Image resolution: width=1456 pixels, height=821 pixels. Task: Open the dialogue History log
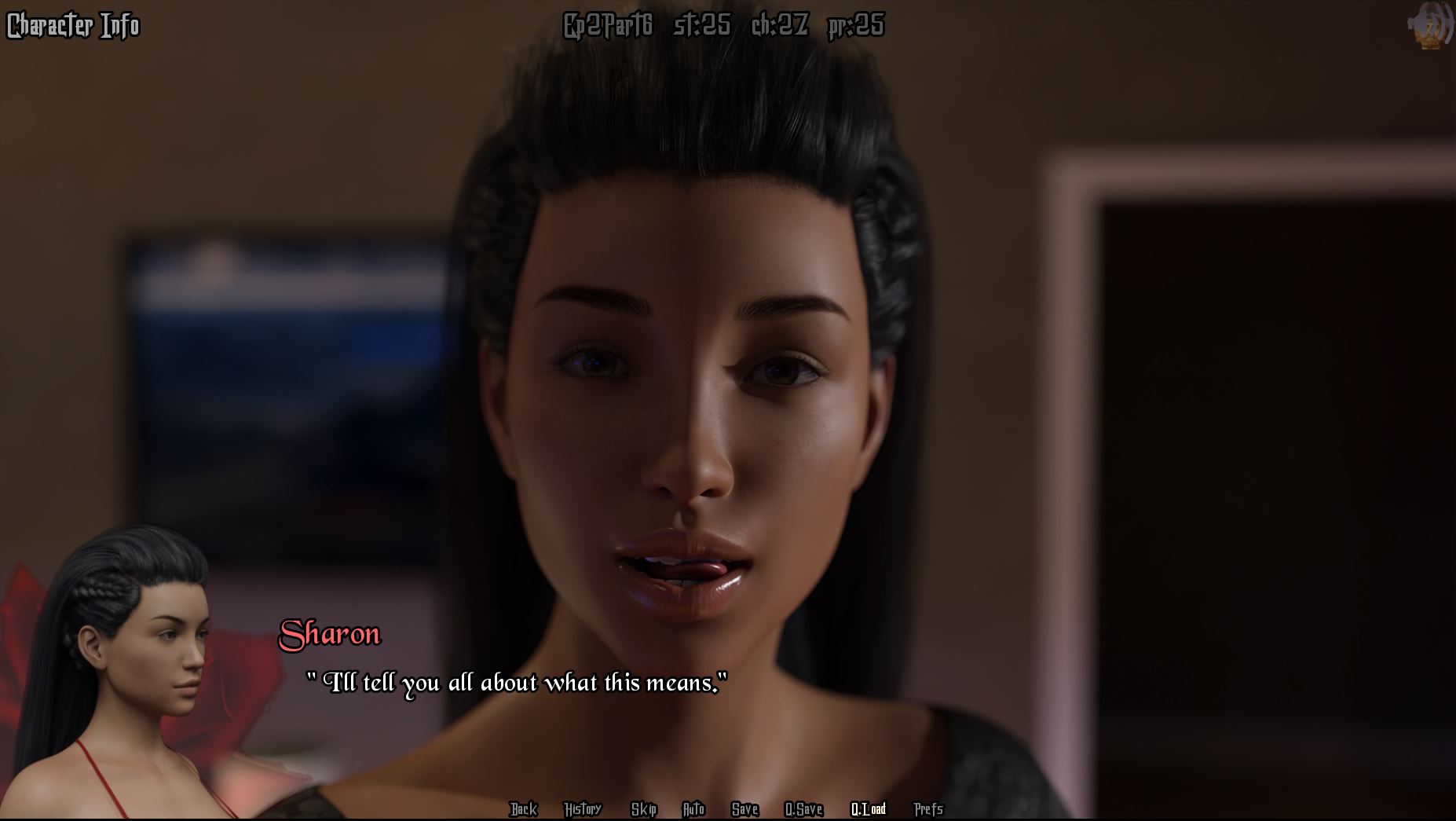[x=582, y=808]
